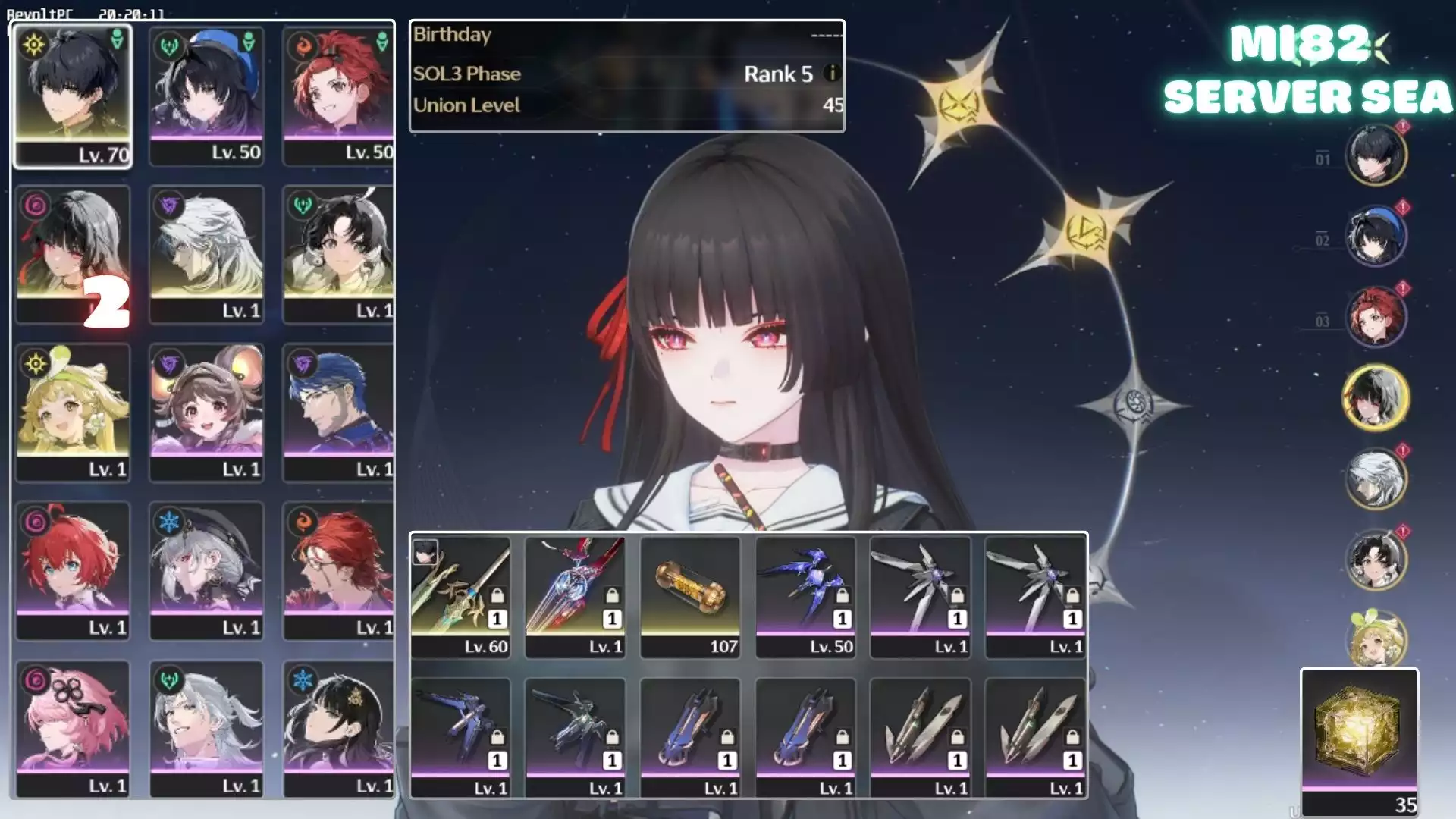The image size is (1456, 819).
Task: Open the SOL3 Phase info icon
Action: click(832, 74)
